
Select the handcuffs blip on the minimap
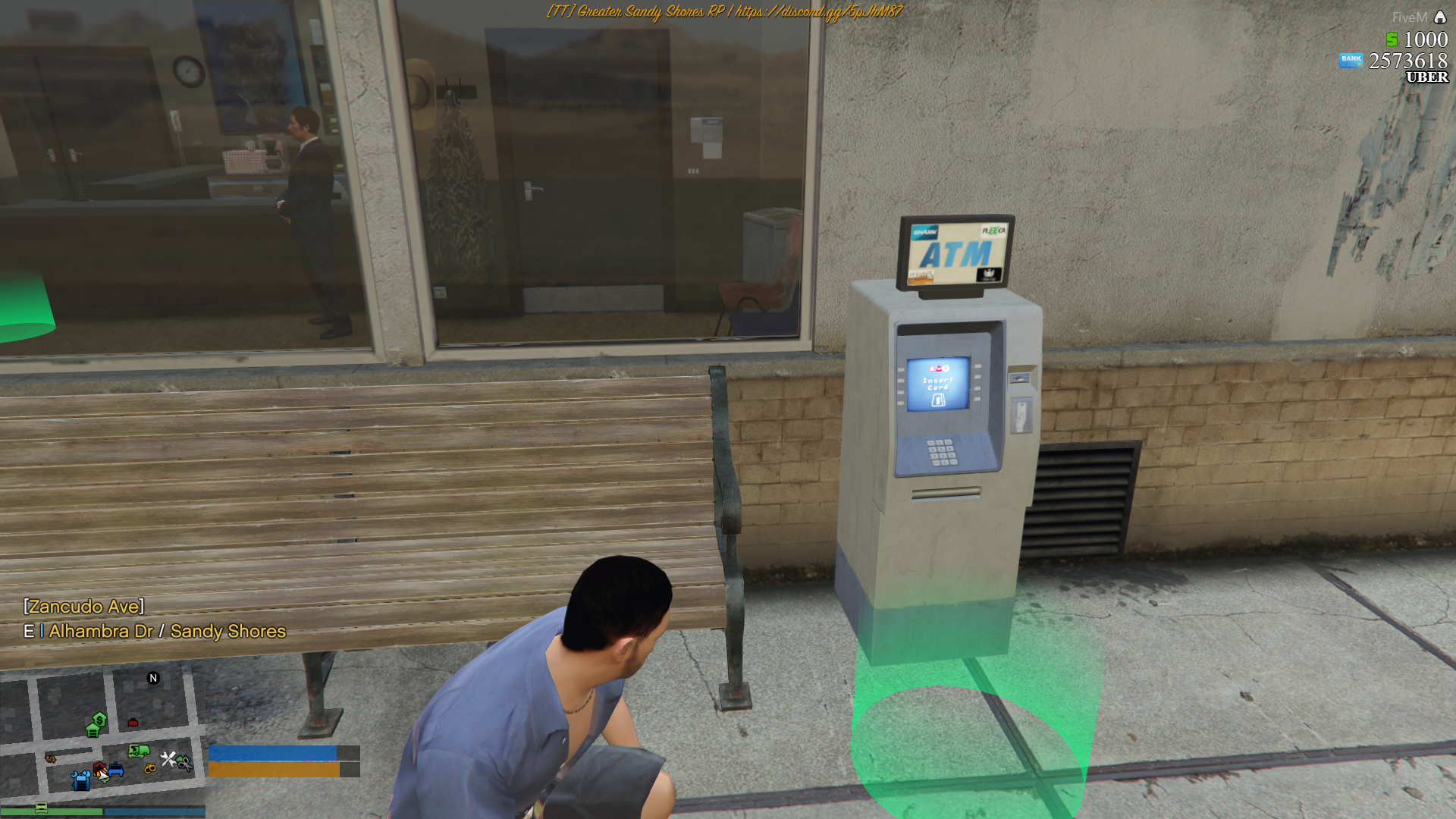point(150,768)
